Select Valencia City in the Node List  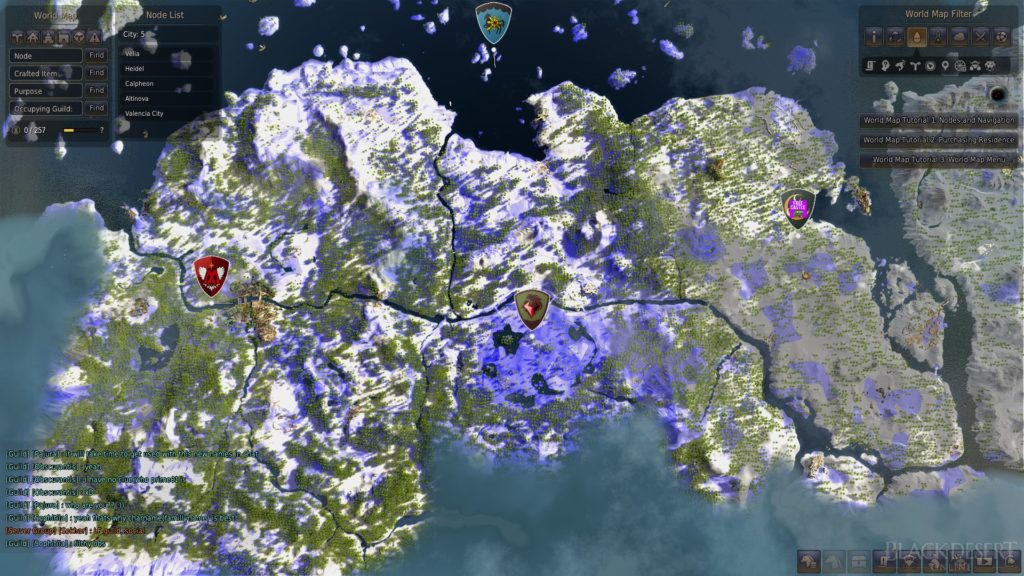(143, 114)
